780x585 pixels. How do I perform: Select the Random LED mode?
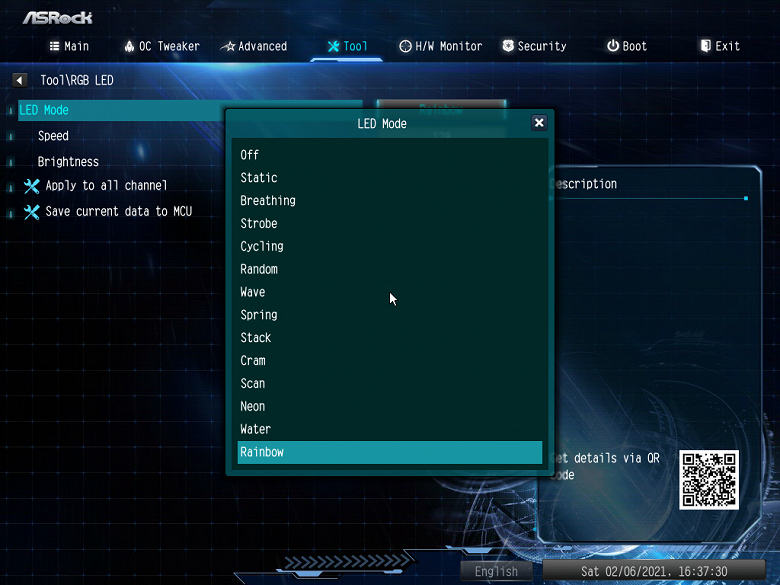[x=259, y=269]
